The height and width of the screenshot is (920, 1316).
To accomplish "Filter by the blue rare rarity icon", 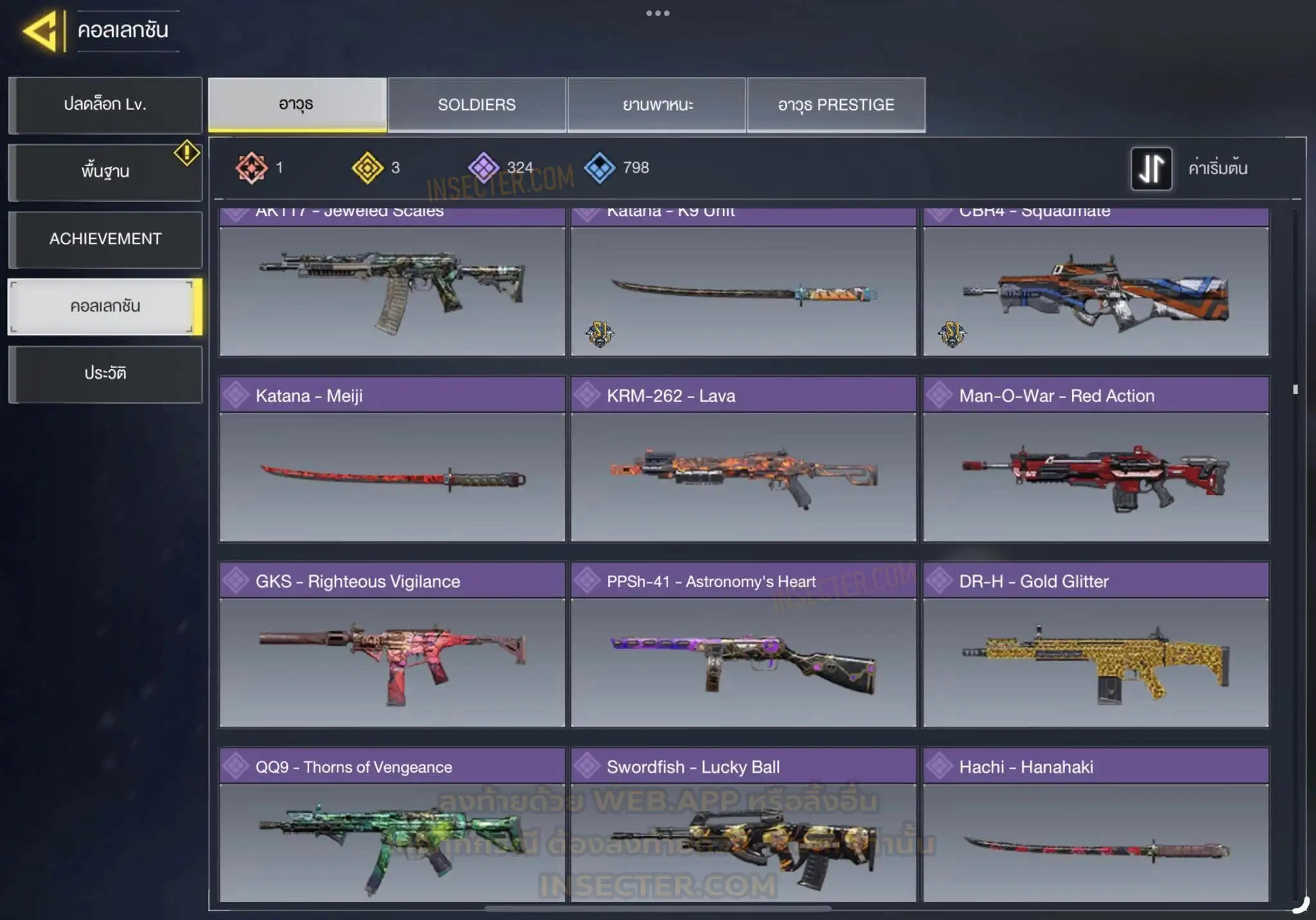I will [600, 168].
